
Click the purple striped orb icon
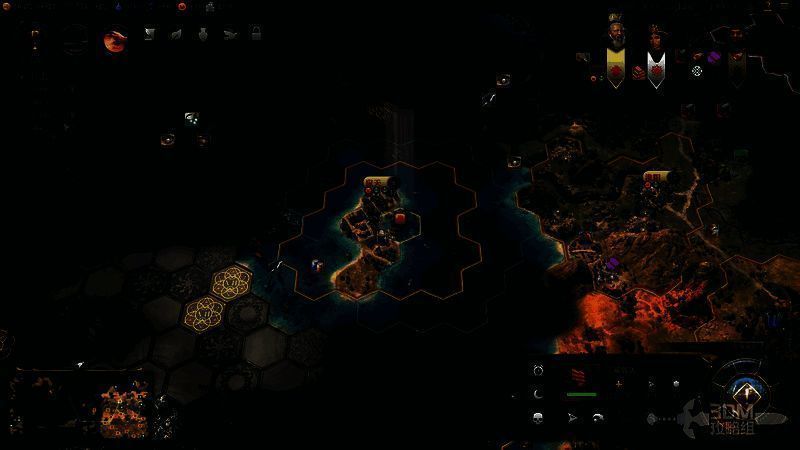(715, 57)
